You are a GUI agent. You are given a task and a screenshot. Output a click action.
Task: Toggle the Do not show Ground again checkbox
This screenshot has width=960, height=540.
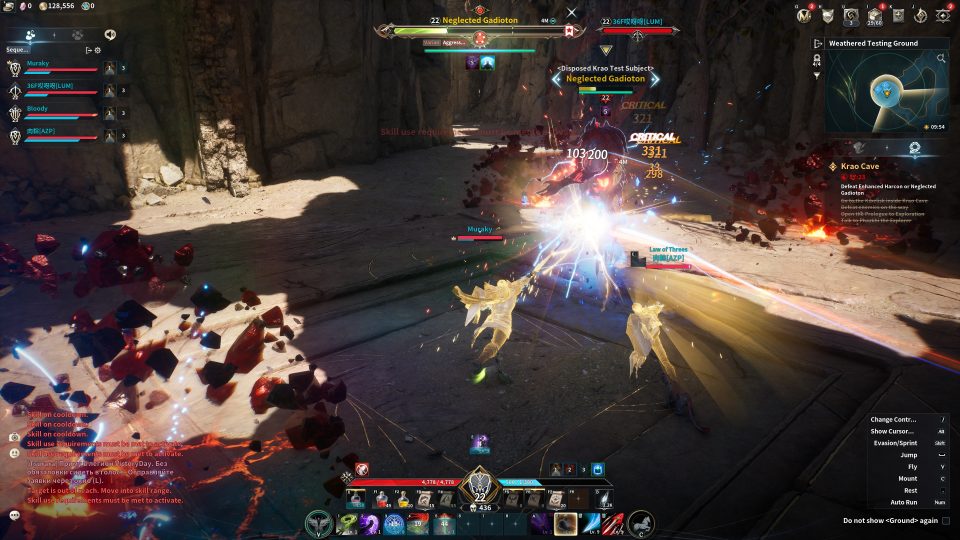tap(945, 520)
